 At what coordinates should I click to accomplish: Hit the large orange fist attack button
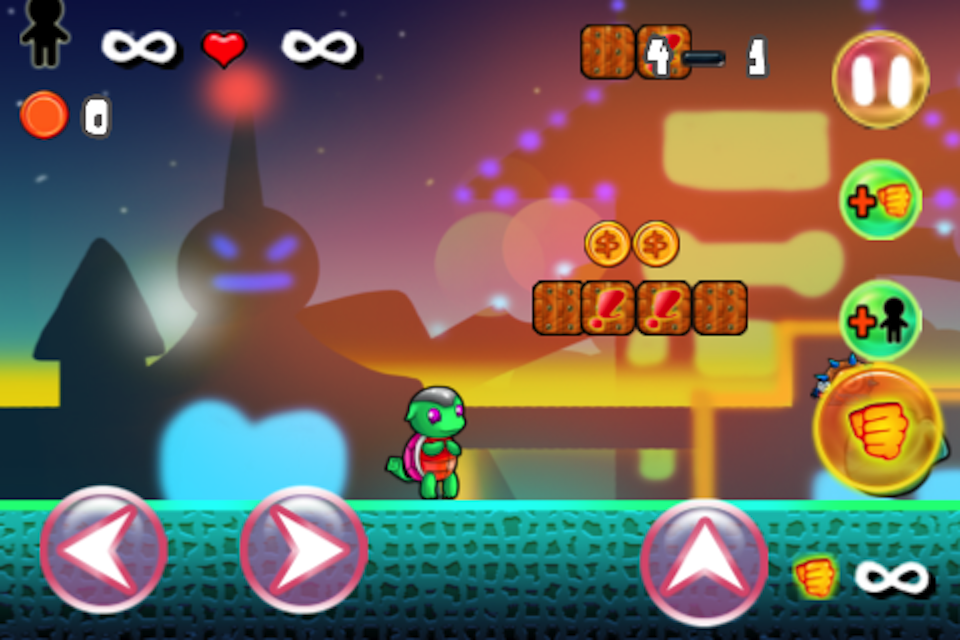tap(878, 429)
